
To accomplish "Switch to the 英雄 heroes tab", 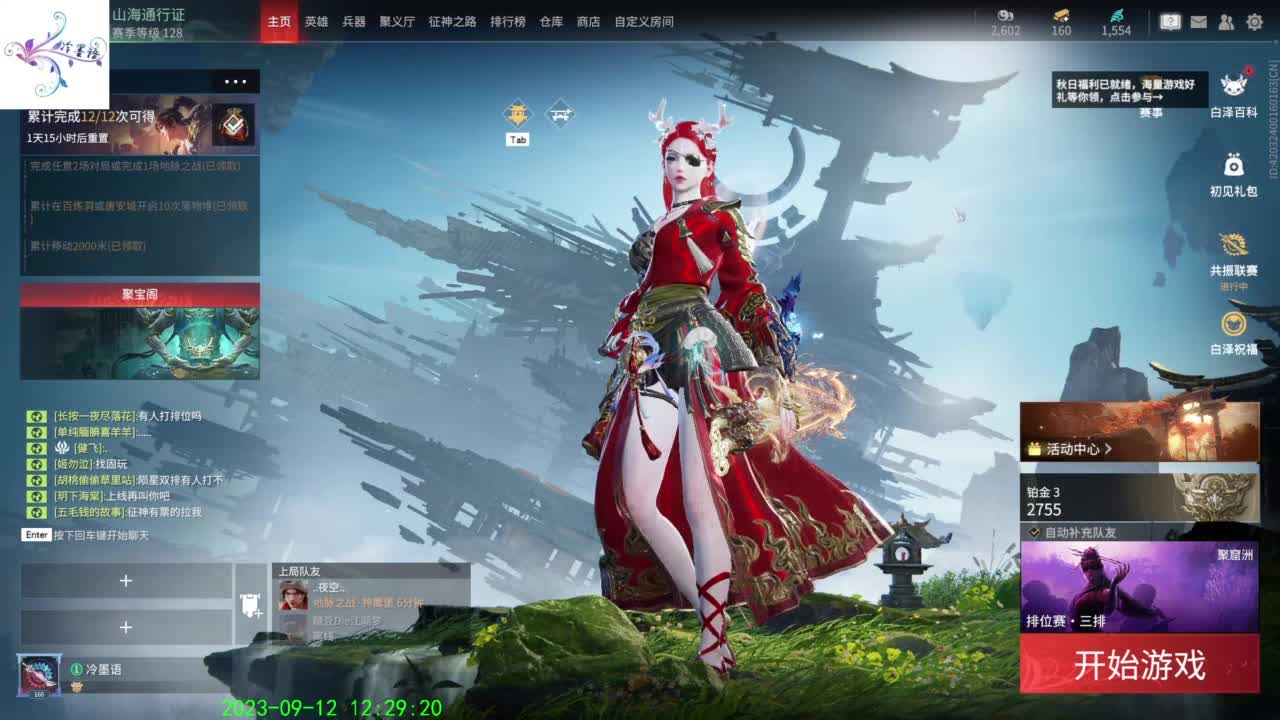I will coord(316,21).
